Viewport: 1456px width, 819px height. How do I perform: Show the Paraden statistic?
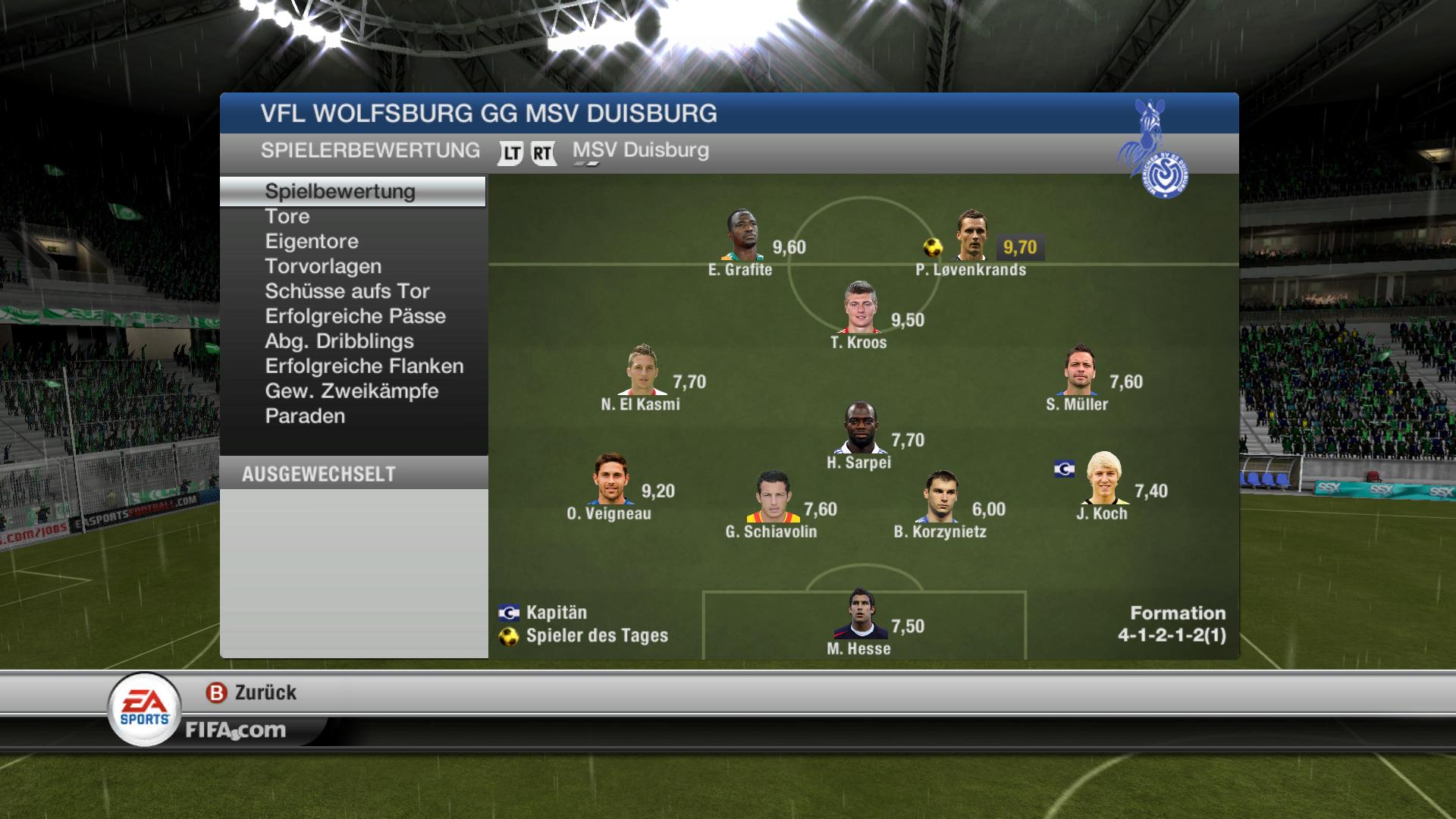pyautogui.click(x=305, y=417)
